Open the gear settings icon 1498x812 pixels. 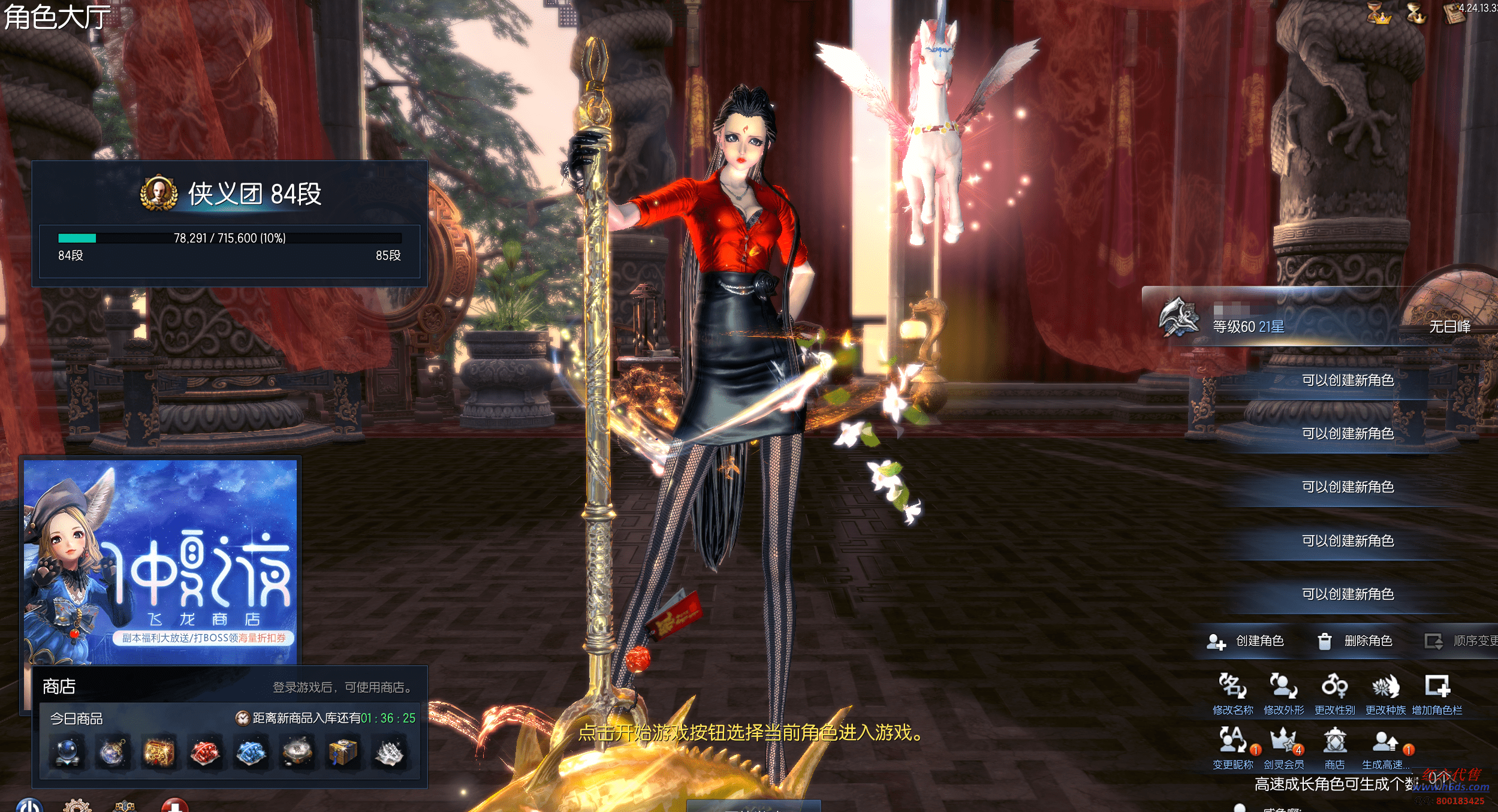click(77, 805)
